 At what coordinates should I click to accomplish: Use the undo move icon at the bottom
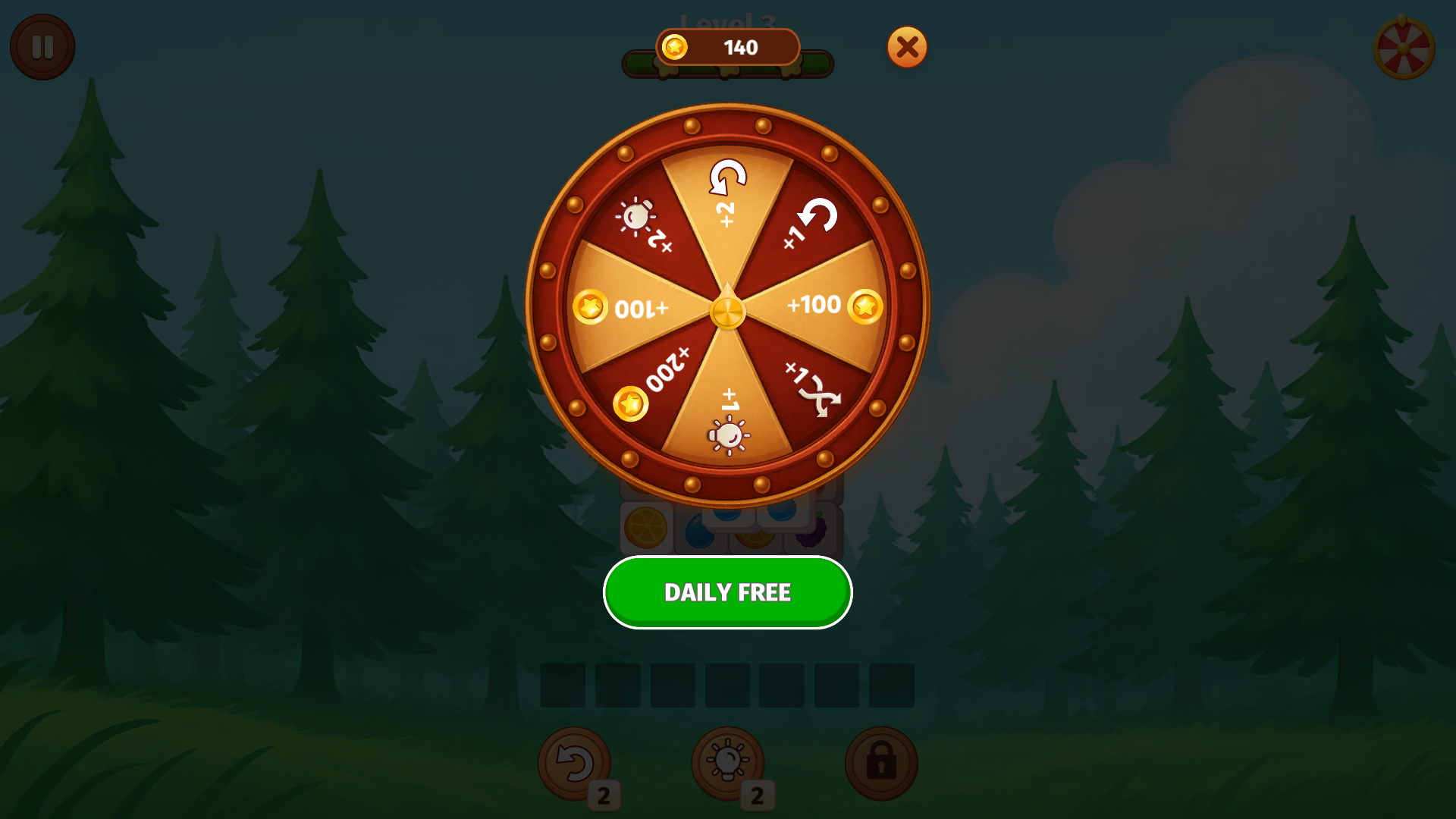pyautogui.click(x=573, y=764)
